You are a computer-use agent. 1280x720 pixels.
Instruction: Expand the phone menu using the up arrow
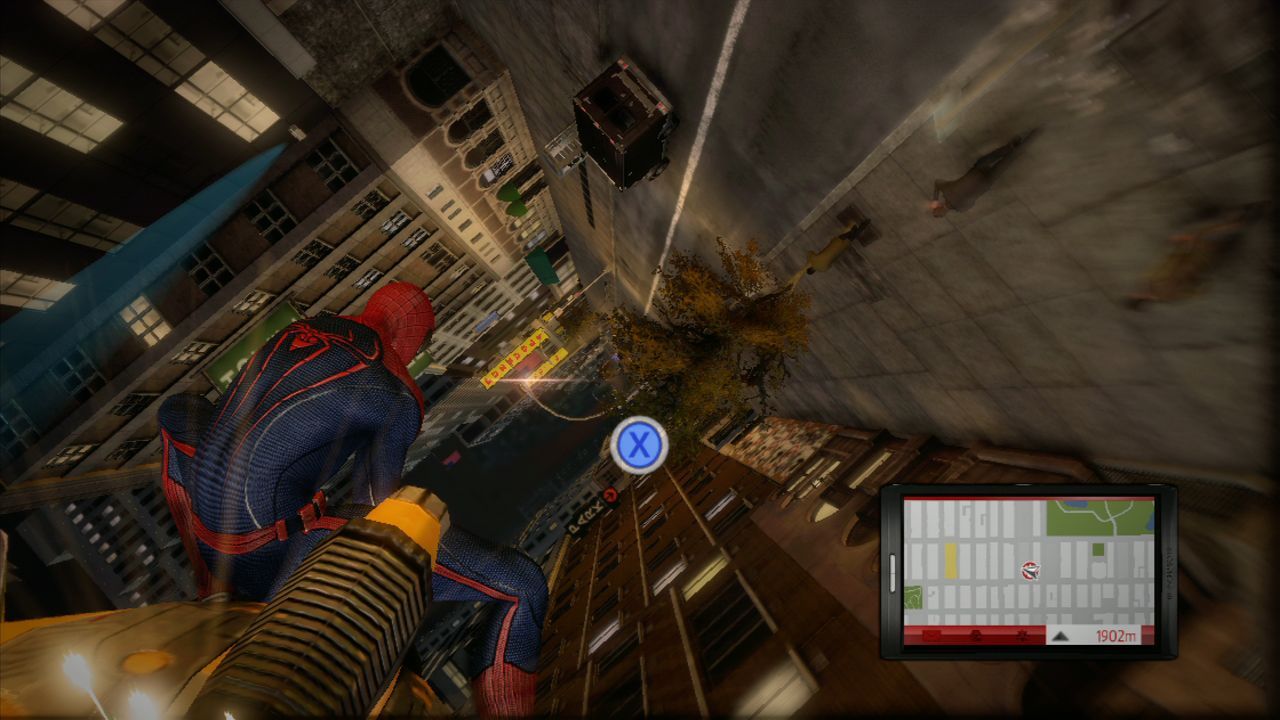[x=1060, y=637]
